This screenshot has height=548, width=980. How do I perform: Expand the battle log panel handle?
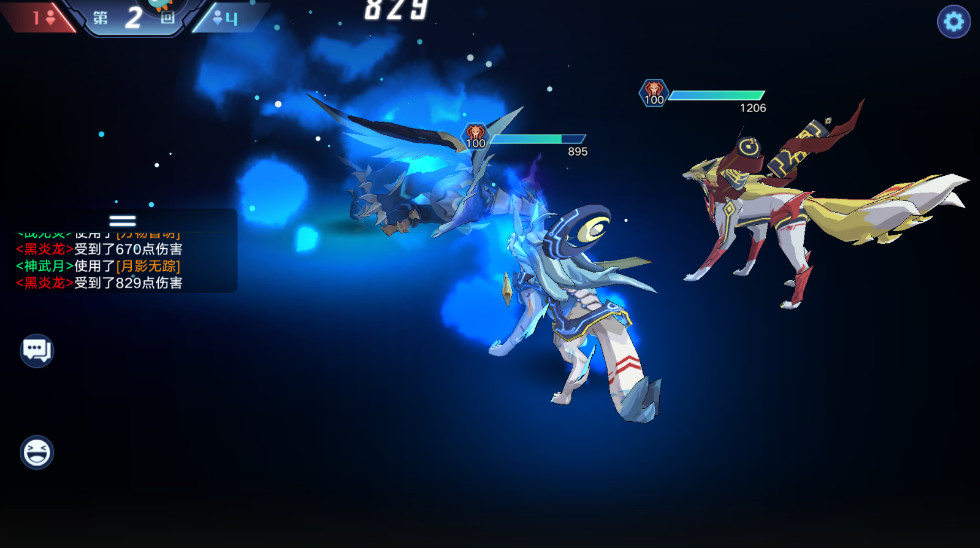click(x=122, y=221)
